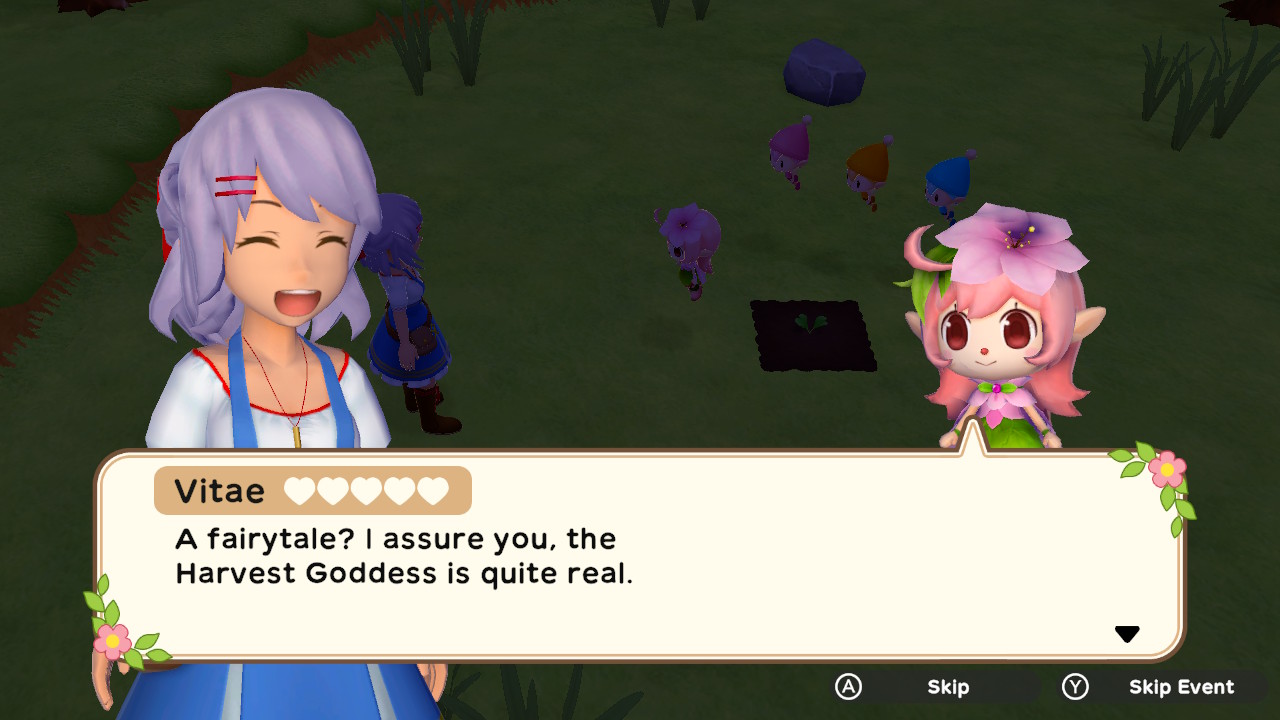Choose Skip Event to bypass the cutscene

1180,687
